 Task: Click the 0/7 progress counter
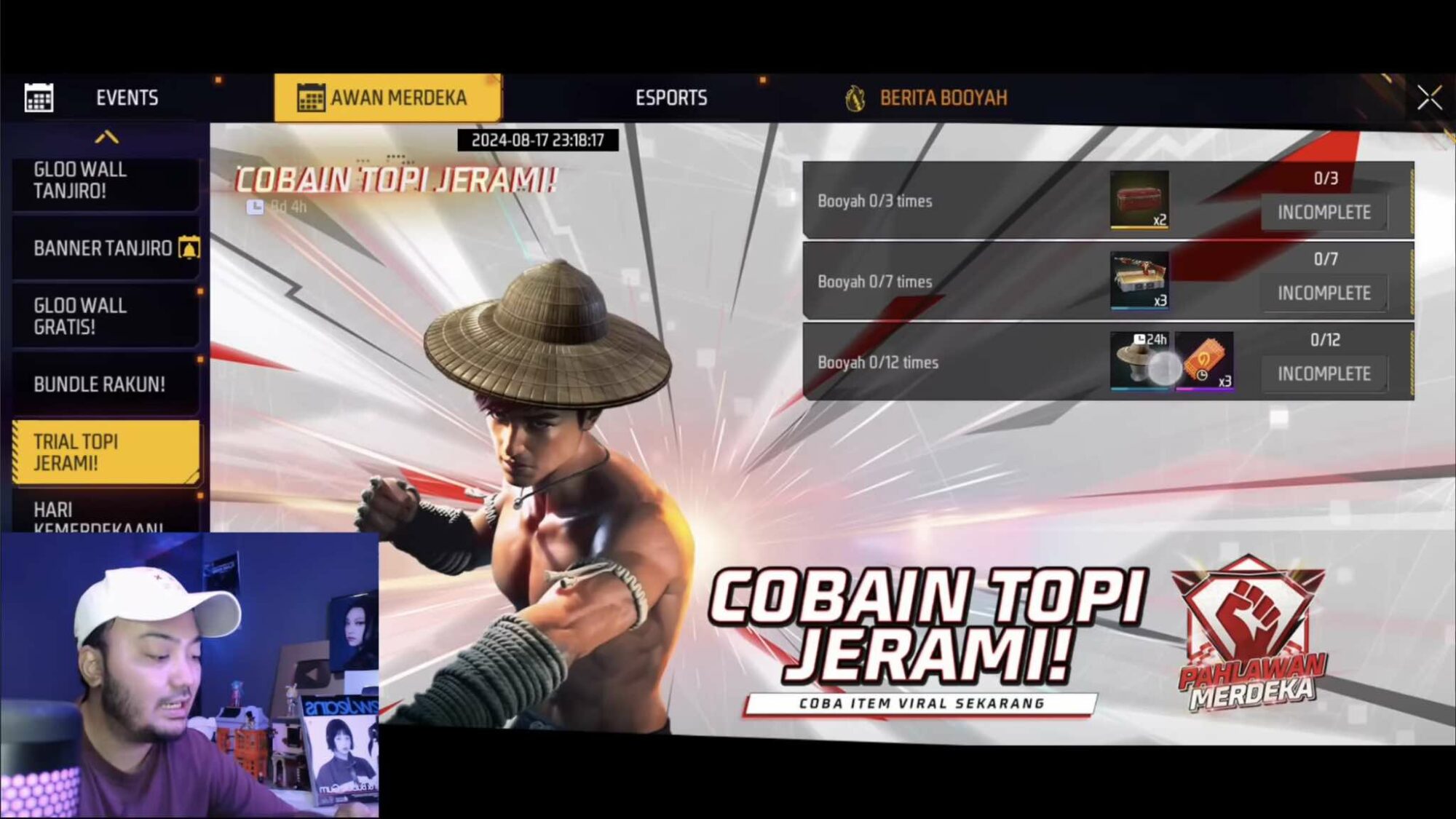pos(1327,259)
